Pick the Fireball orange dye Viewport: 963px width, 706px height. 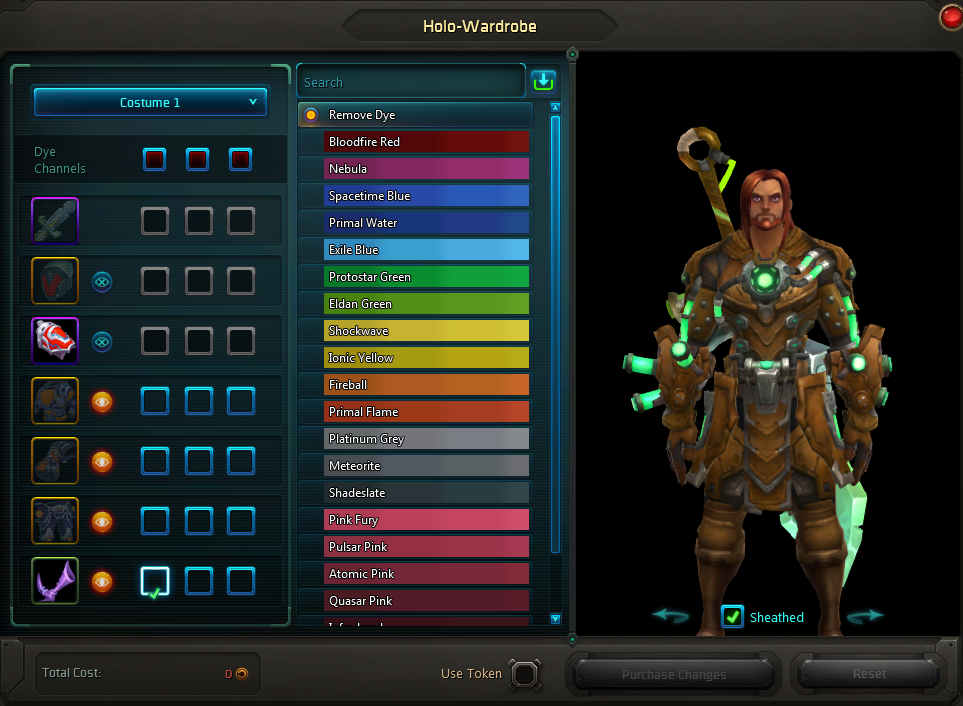click(426, 385)
